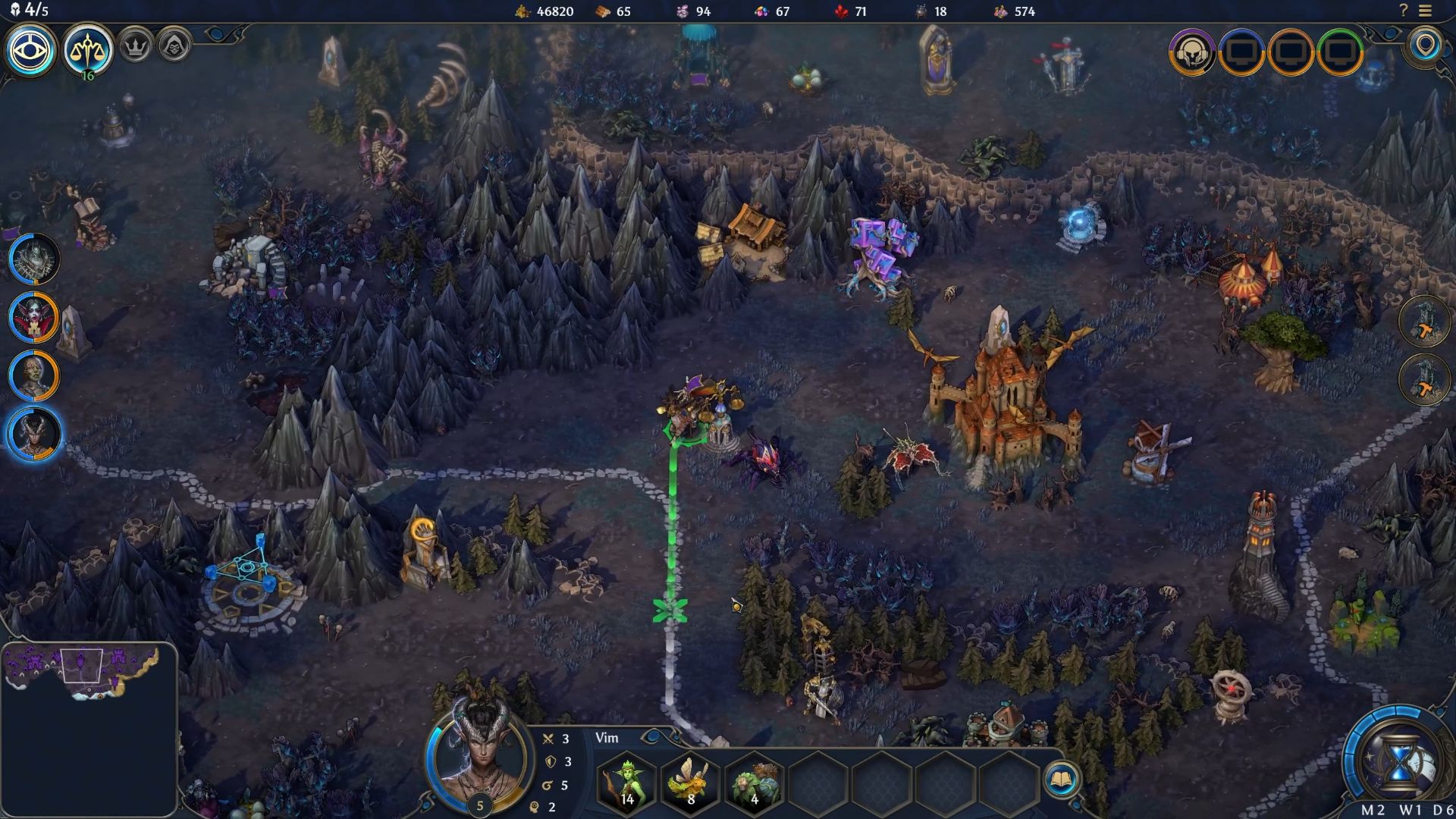The height and width of the screenshot is (819, 1456).
Task: Click the grey crown icon
Action: point(136,47)
